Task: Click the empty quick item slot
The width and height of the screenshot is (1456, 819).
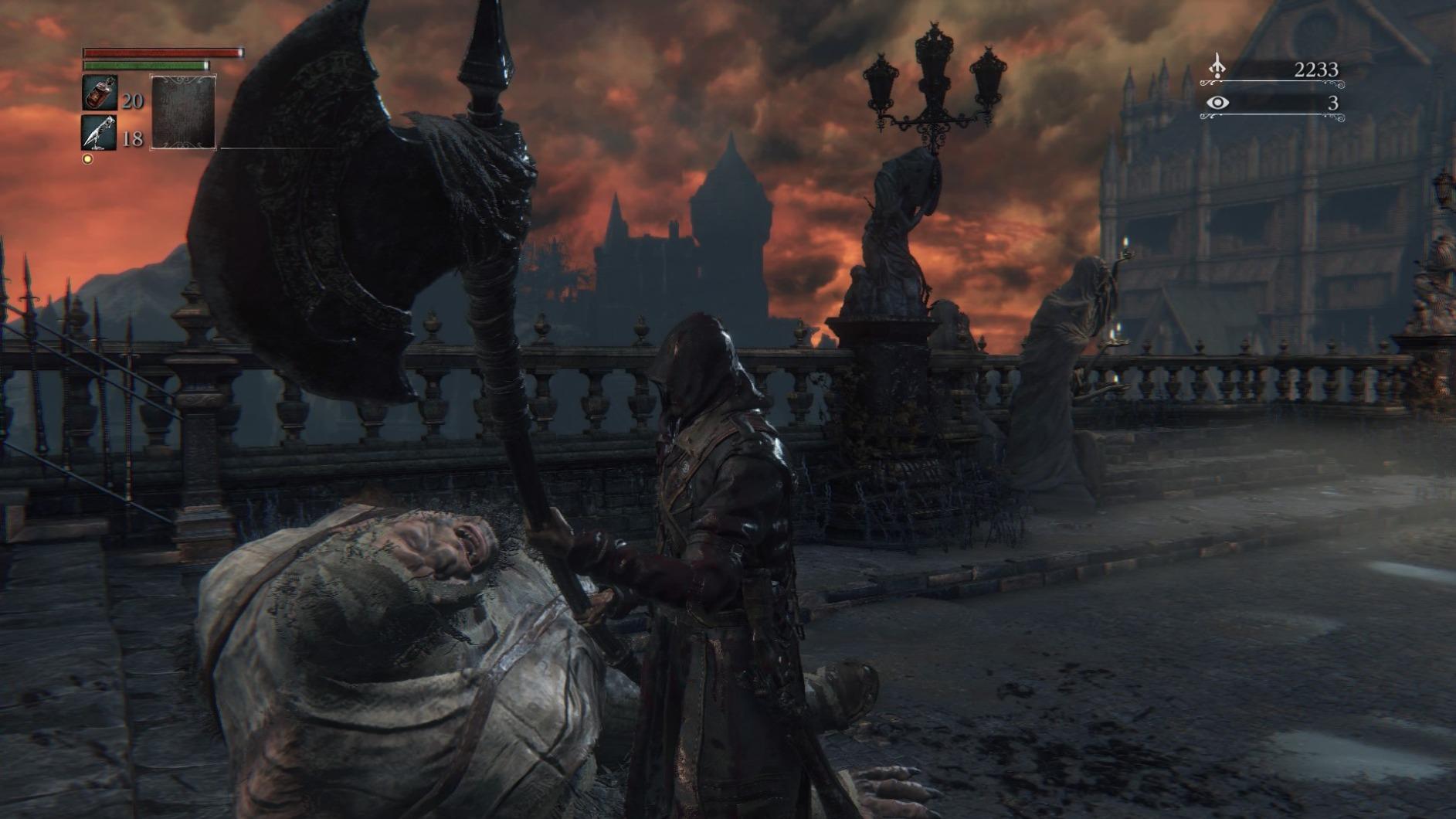Action: click(x=183, y=112)
